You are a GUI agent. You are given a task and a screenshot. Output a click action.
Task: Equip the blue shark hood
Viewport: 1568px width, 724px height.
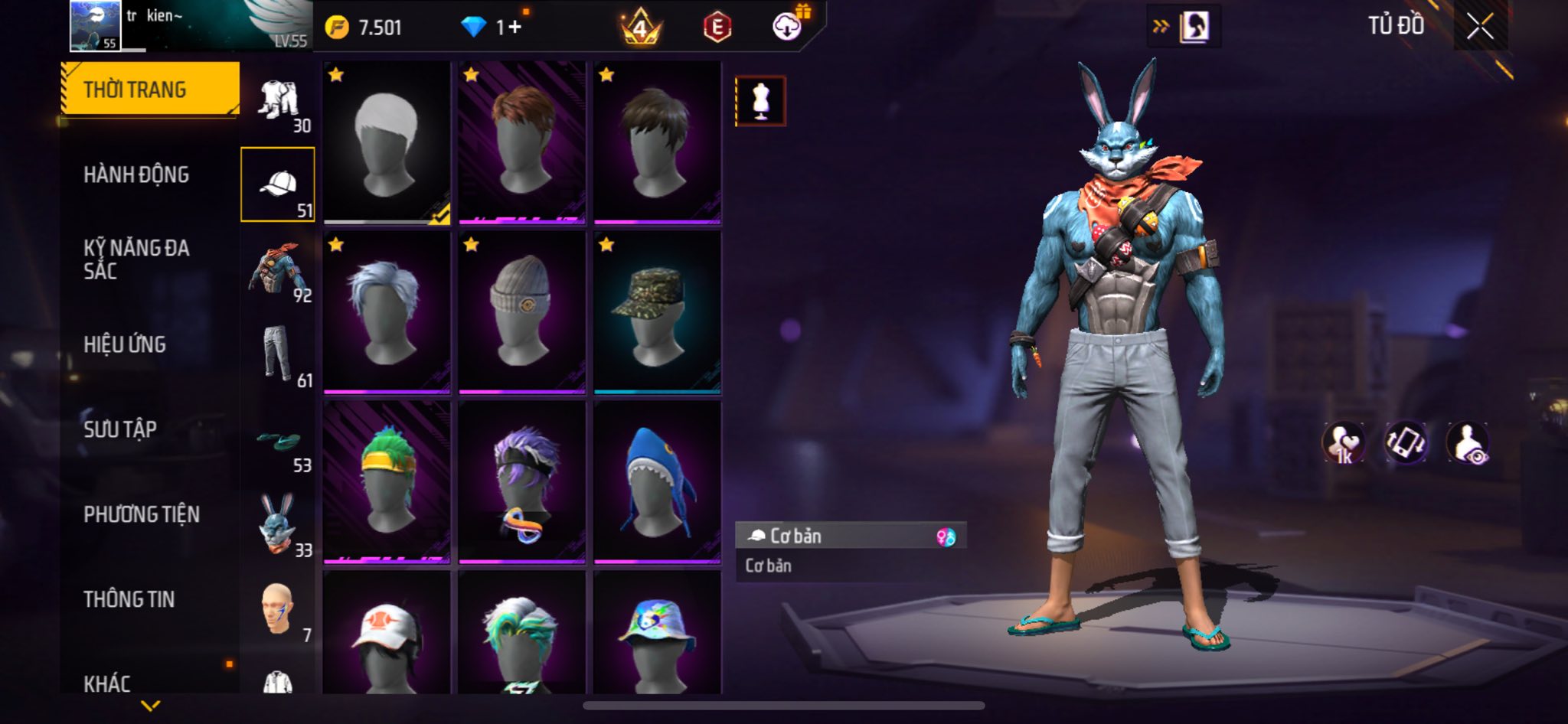(x=657, y=481)
